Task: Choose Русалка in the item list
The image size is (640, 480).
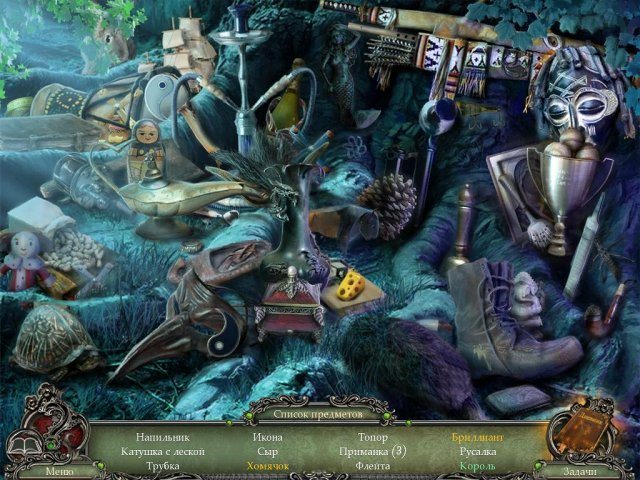Action: 478,451
